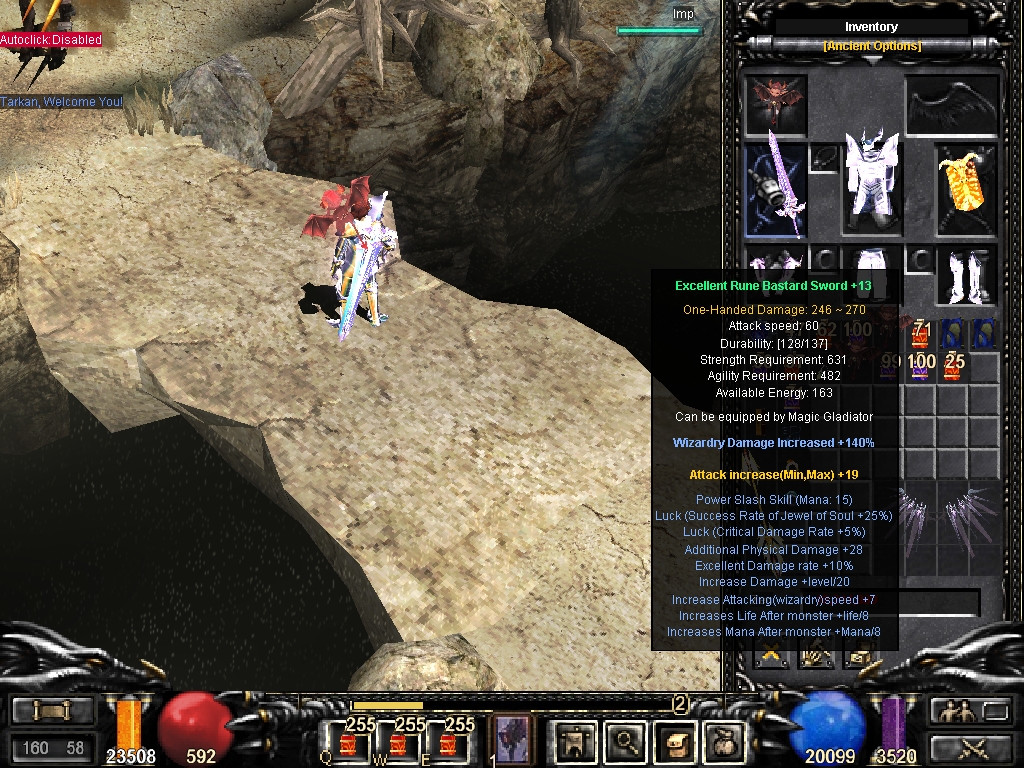Click the crossed swords button
The width and height of the screenshot is (1024, 768).
[972, 746]
